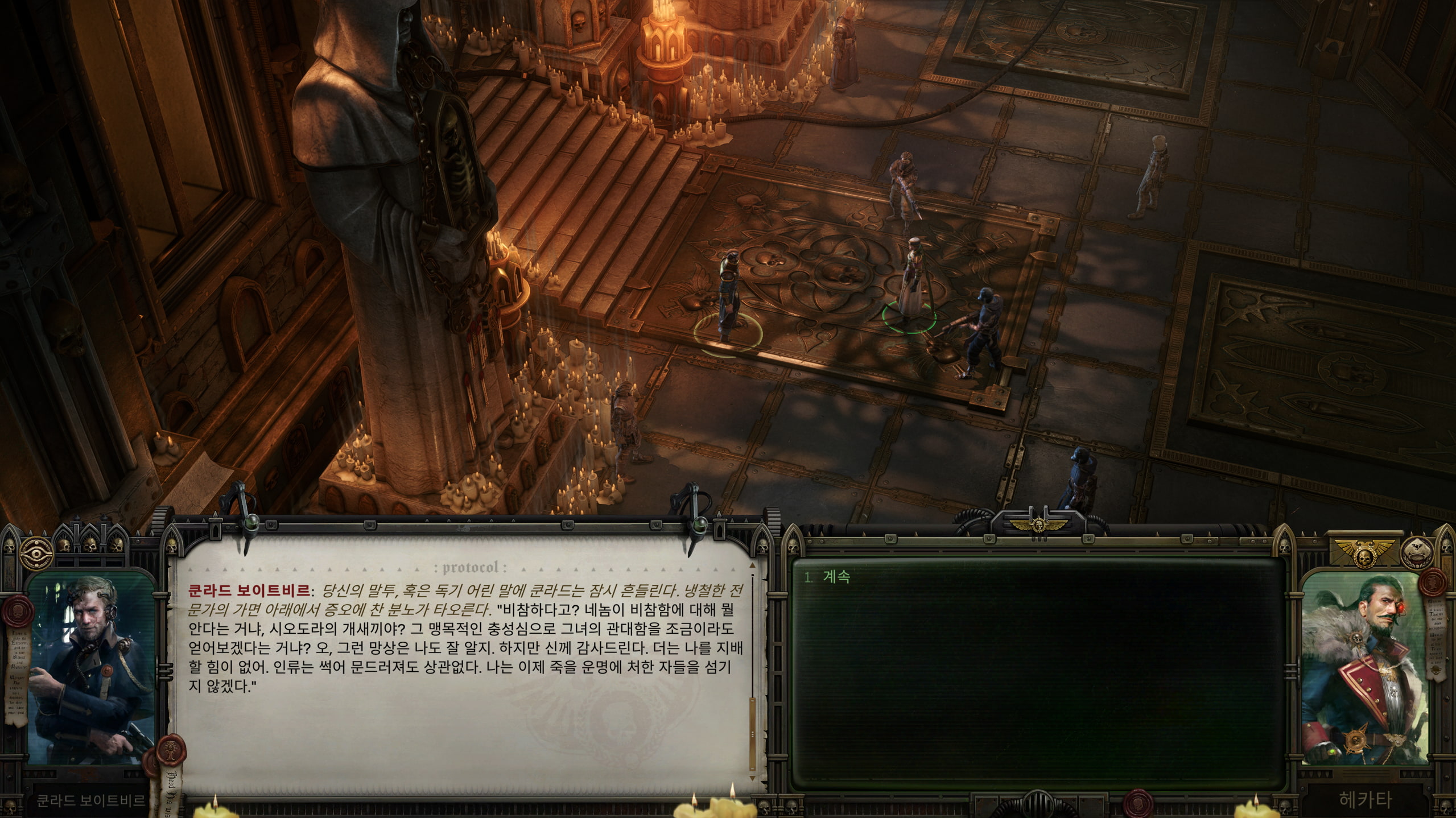
Task: Click the dialogue log's scroll-down arrow
Action: [x=753, y=778]
